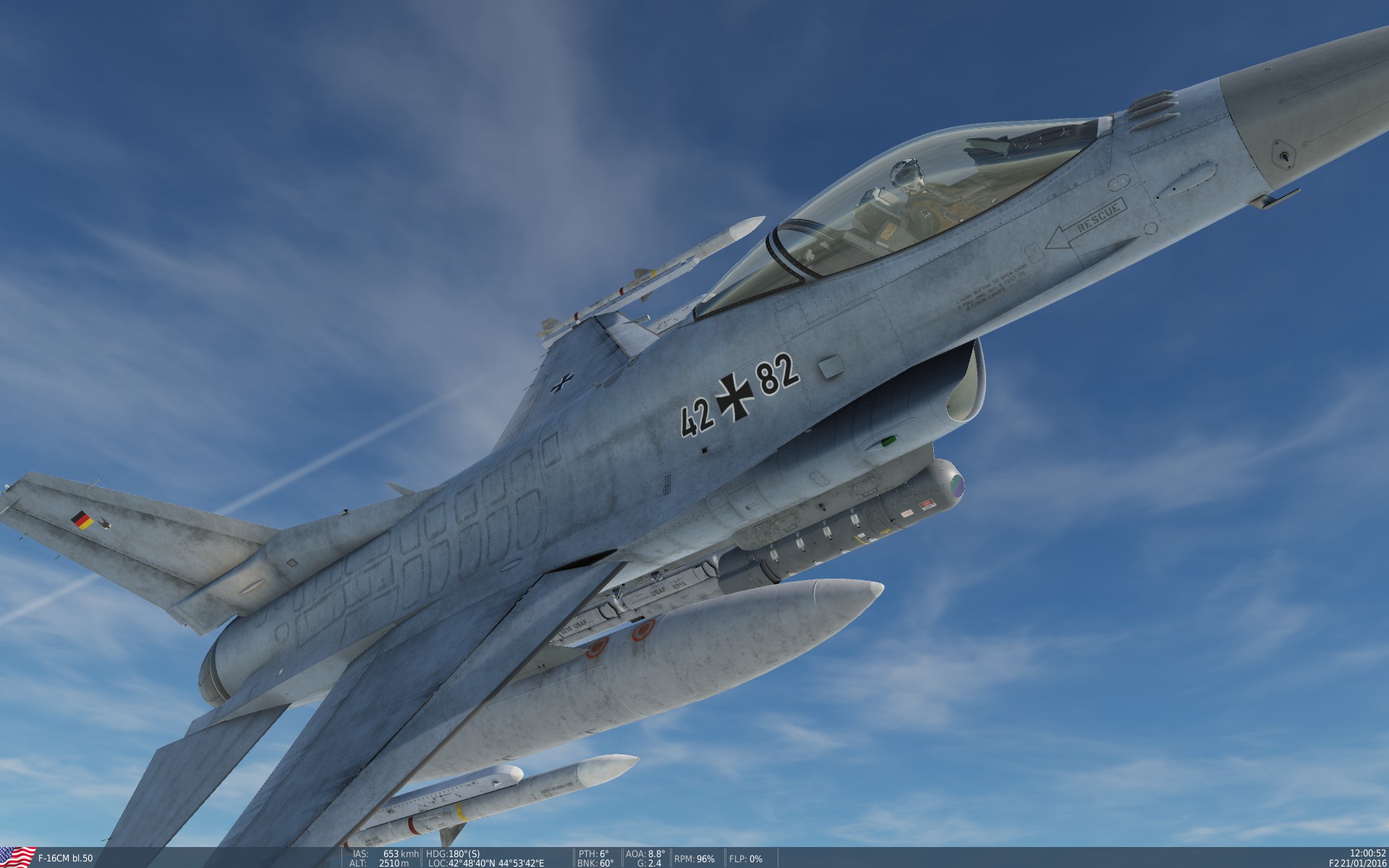This screenshot has width=1389, height=868.
Task: Open the LOC coordinates field
Action: pyautogui.click(x=488, y=862)
